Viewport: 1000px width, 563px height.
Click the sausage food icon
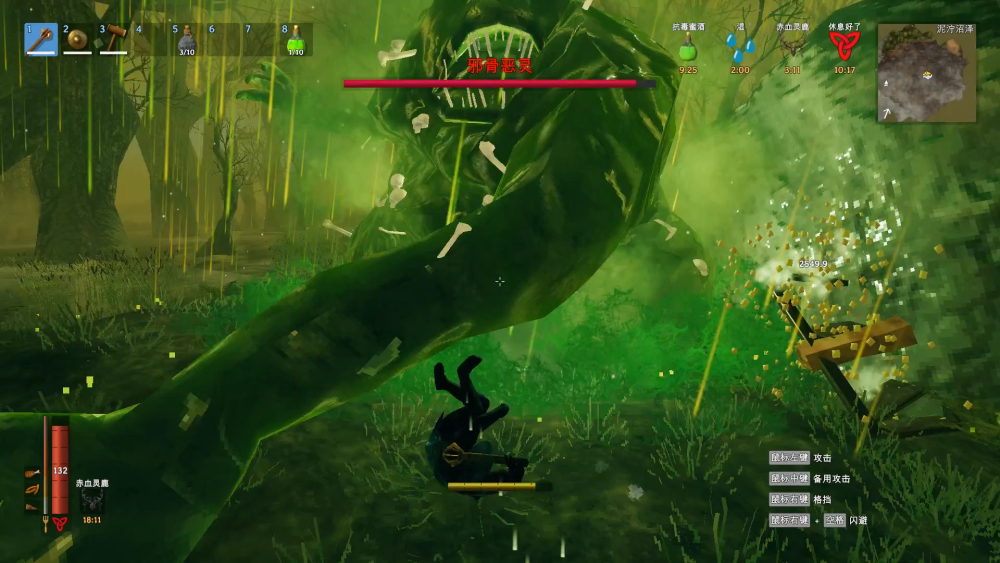tap(32, 490)
